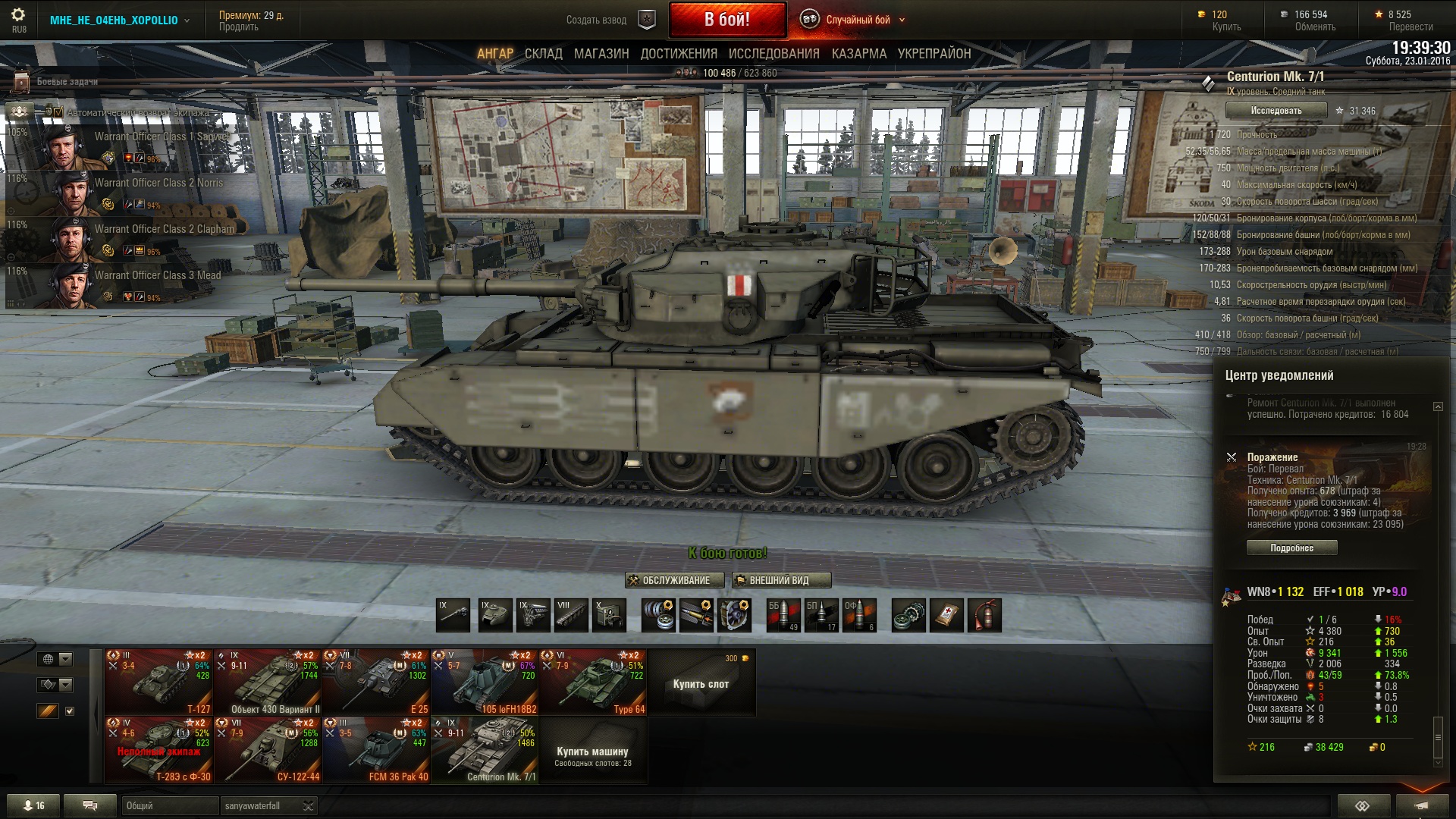Select the T-127 tank in the carousel

pos(158,682)
